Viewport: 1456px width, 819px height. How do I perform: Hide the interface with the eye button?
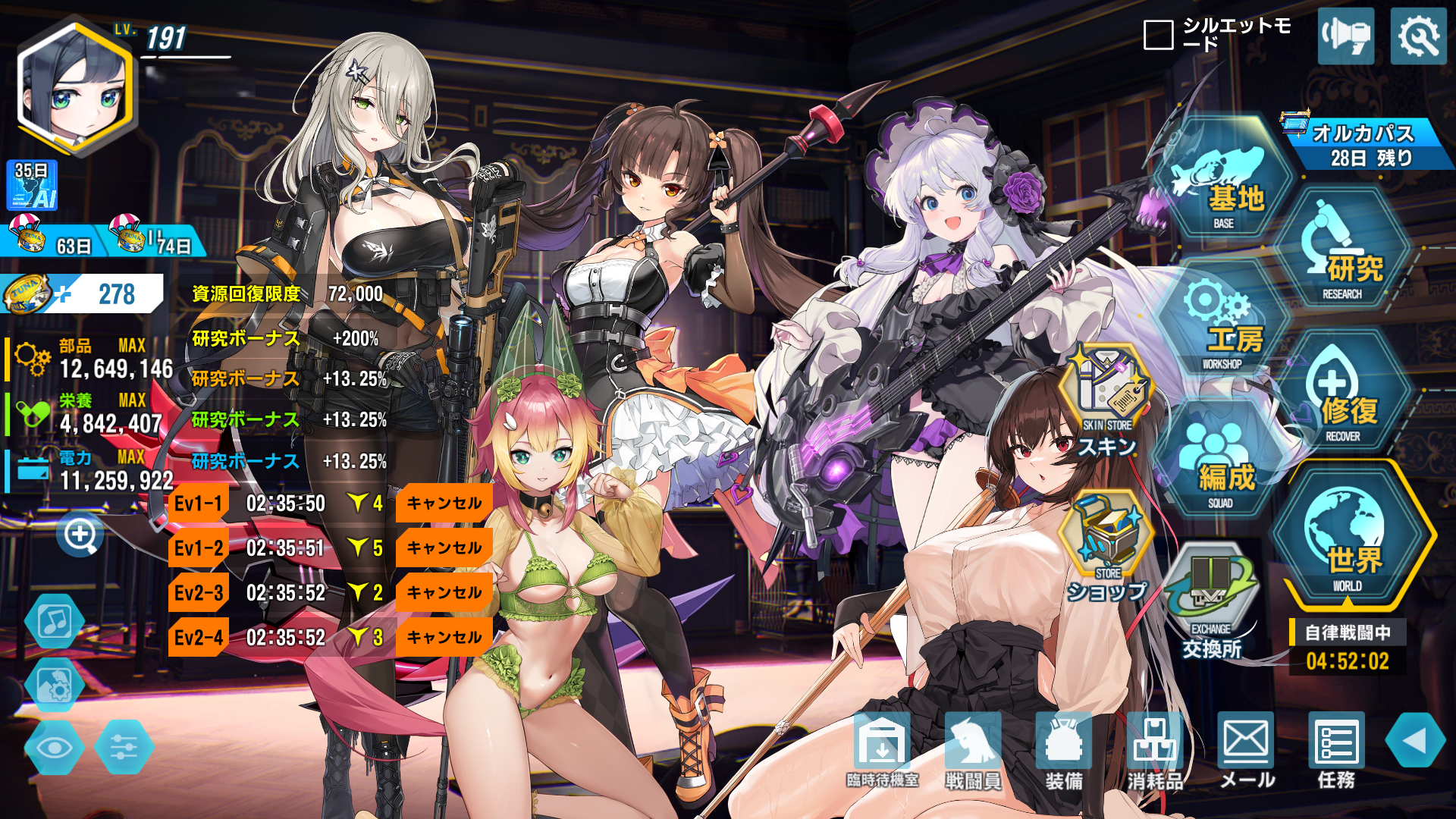tap(55, 748)
